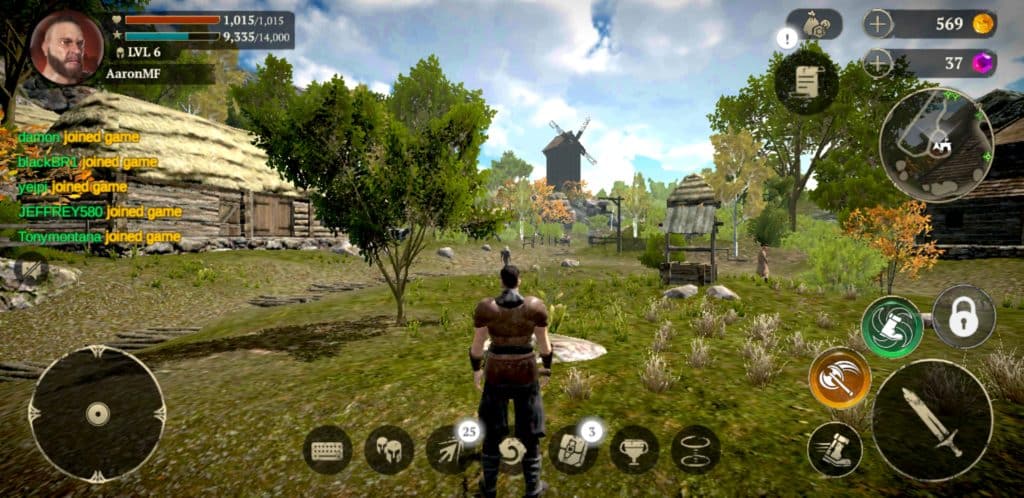This screenshot has height=498, width=1024.
Task: Open the circular minimap
Action: [936, 144]
